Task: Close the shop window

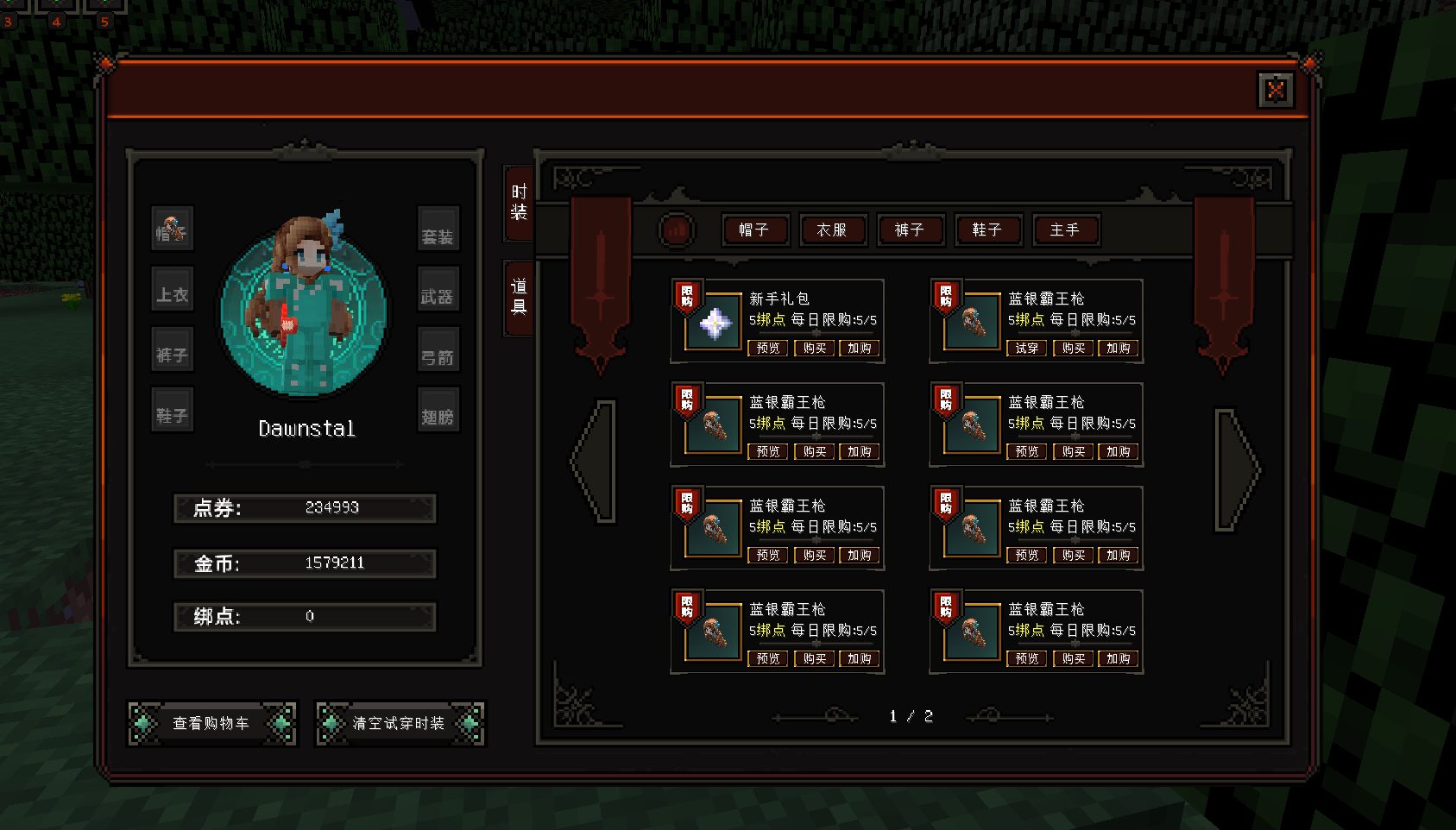Action: [x=1276, y=90]
